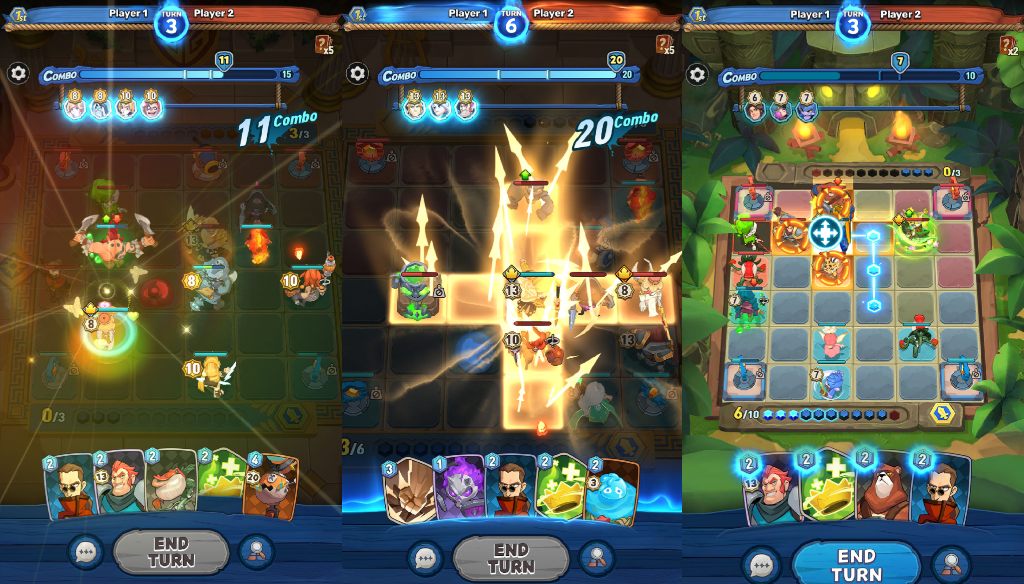The height and width of the screenshot is (584, 1024).
Task: Tap the yellow hexagon button beside 6/10 mana
Action: [x=940, y=414]
